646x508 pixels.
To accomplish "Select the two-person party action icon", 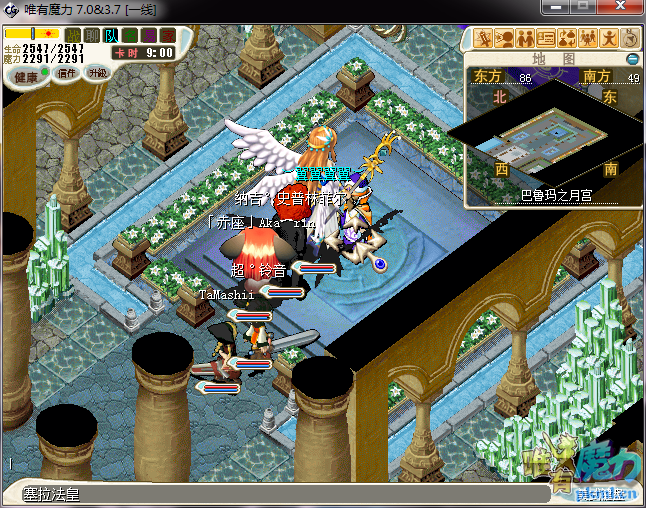I will click(525, 39).
